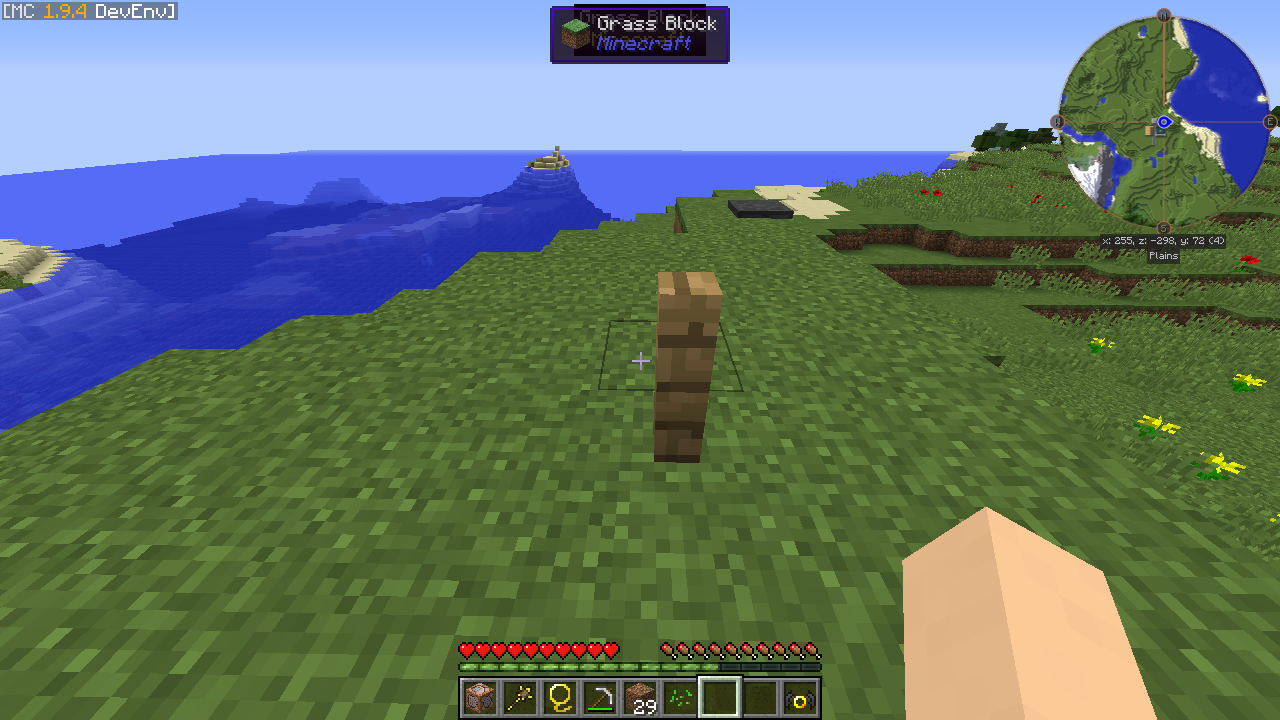
Task: Click the minimap's North compass marker
Action: pos(1164,16)
